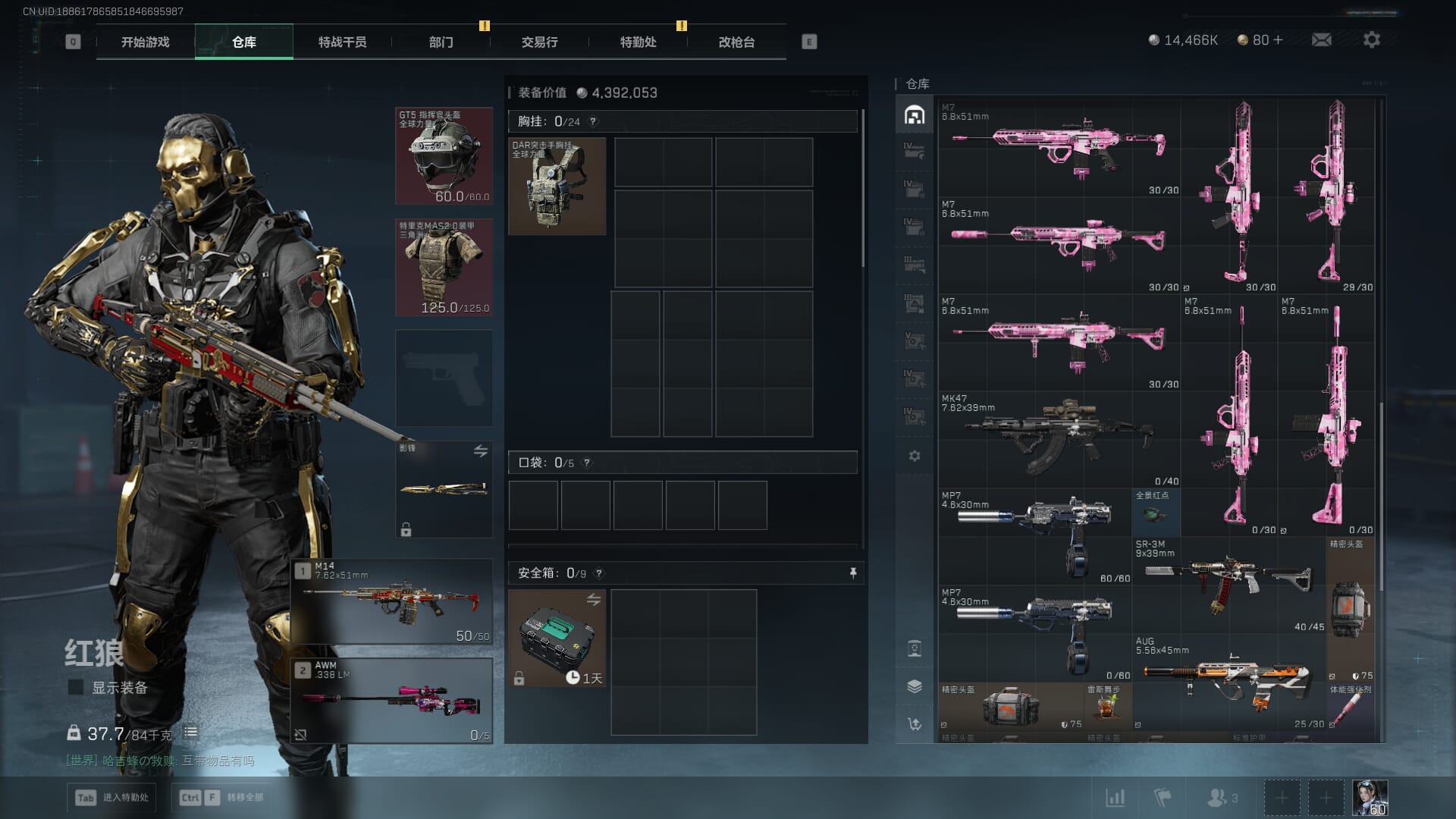Toggle the 显示装备 checkbox
This screenshot has height=819, width=1456.
(x=76, y=688)
